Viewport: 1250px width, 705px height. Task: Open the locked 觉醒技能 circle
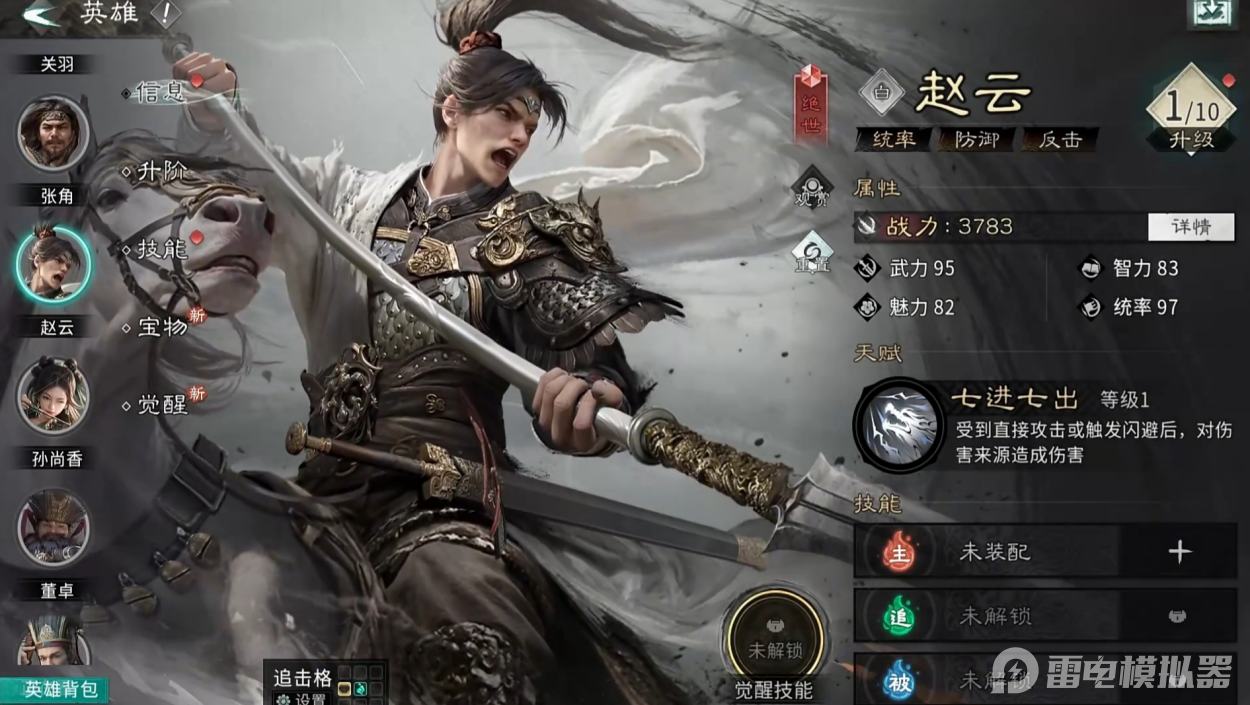(x=775, y=639)
